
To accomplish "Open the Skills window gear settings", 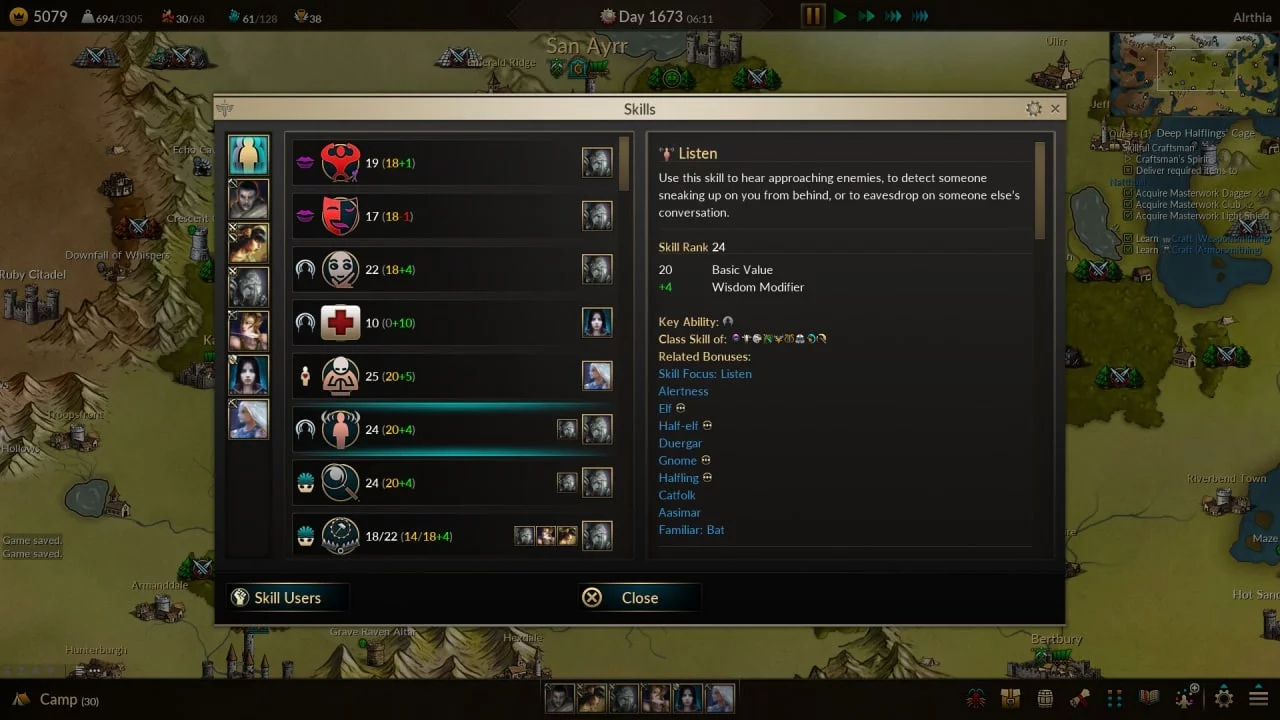I will coord(1034,108).
